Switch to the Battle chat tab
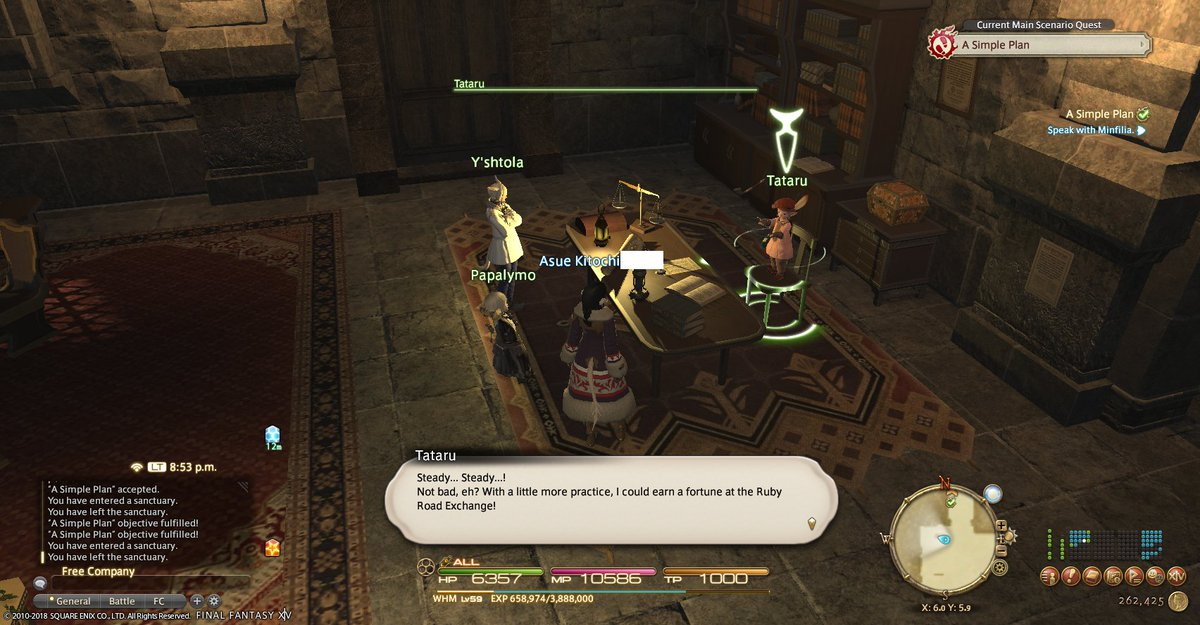Screen dimensions: 1200x625 (122, 602)
